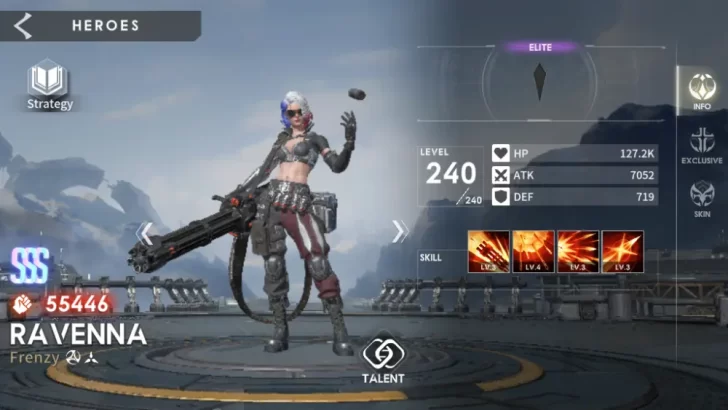Switch to the Exclusive tab
The image size is (728, 410).
tap(702, 146)
